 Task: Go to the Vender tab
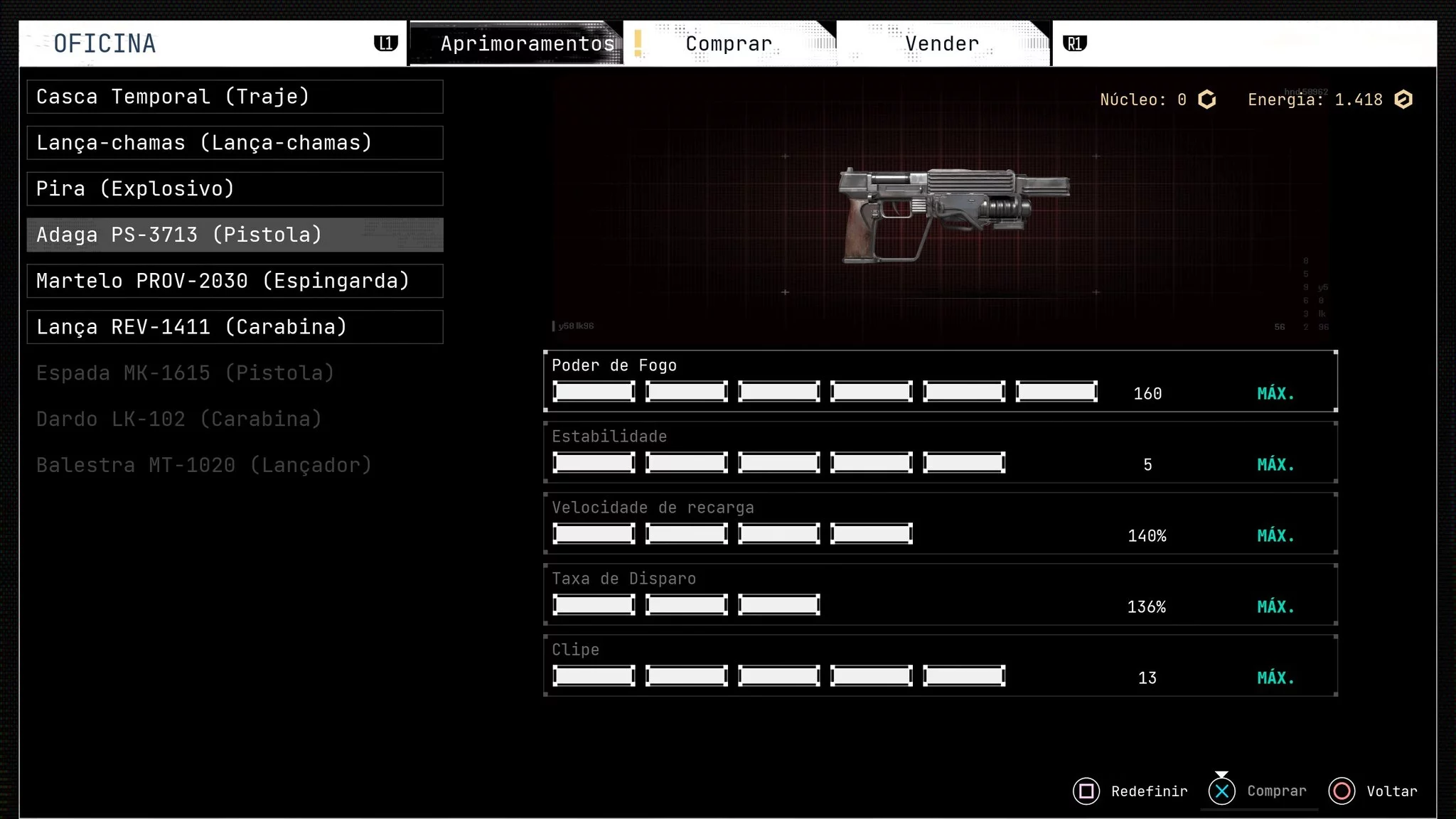[942, 44]
